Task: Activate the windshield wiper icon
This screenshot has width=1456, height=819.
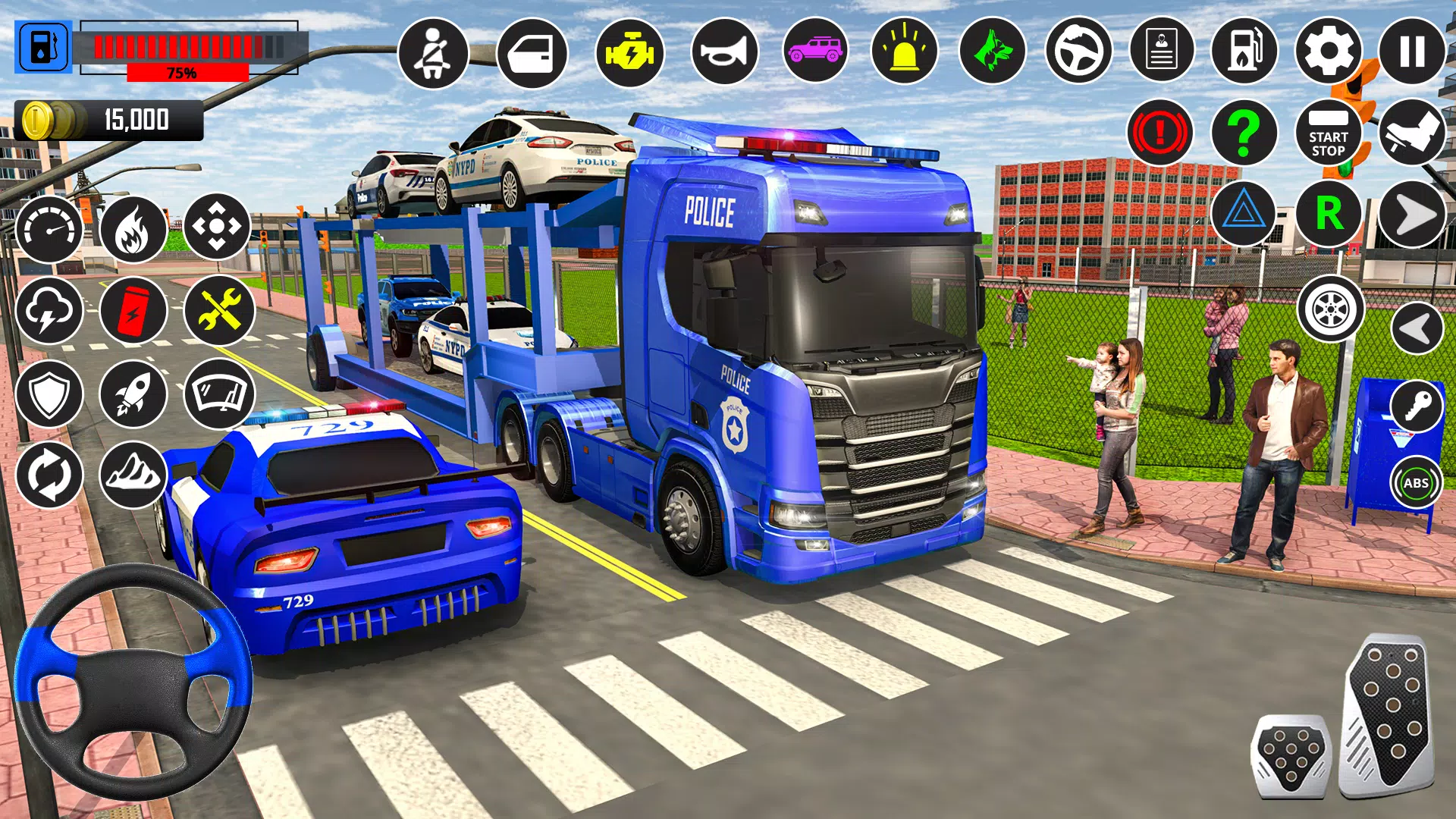Action: pos(219,394)
